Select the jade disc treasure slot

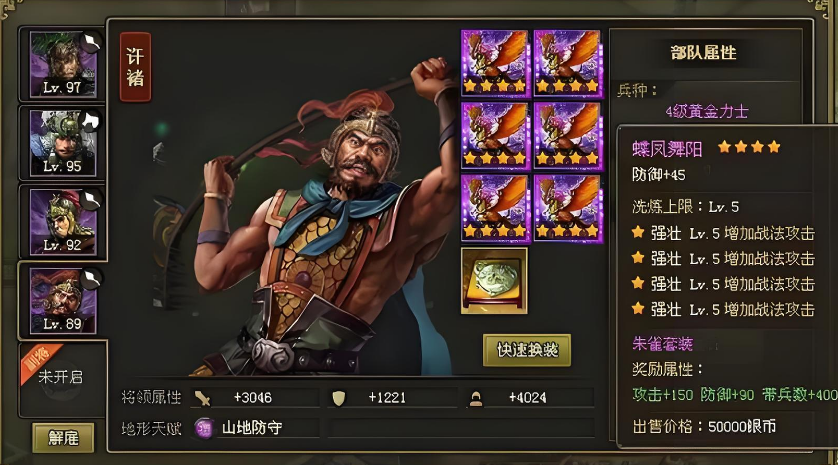(x=494, y=281)
